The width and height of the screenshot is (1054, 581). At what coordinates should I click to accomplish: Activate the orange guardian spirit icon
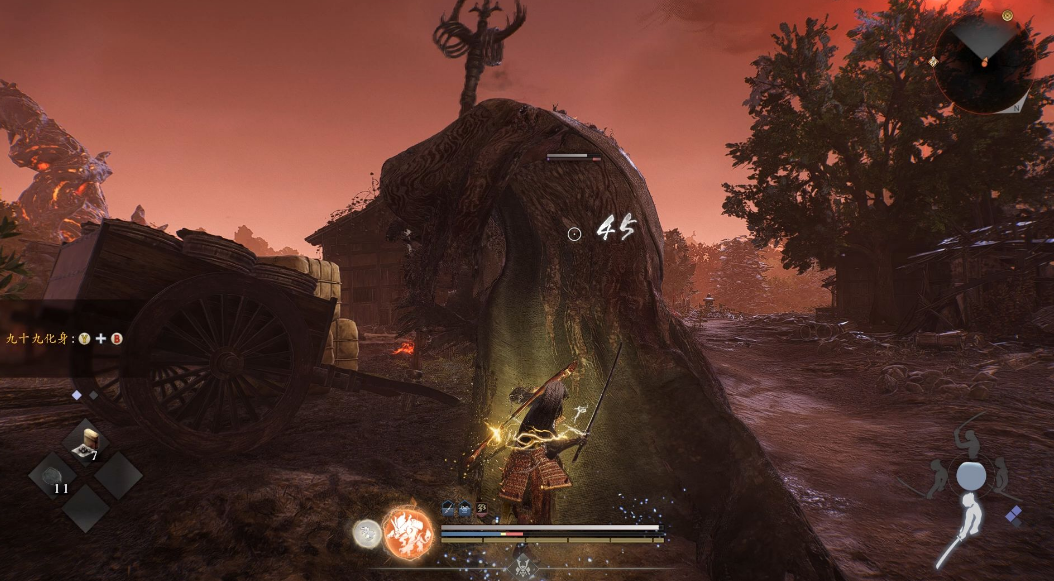point(408,531)
